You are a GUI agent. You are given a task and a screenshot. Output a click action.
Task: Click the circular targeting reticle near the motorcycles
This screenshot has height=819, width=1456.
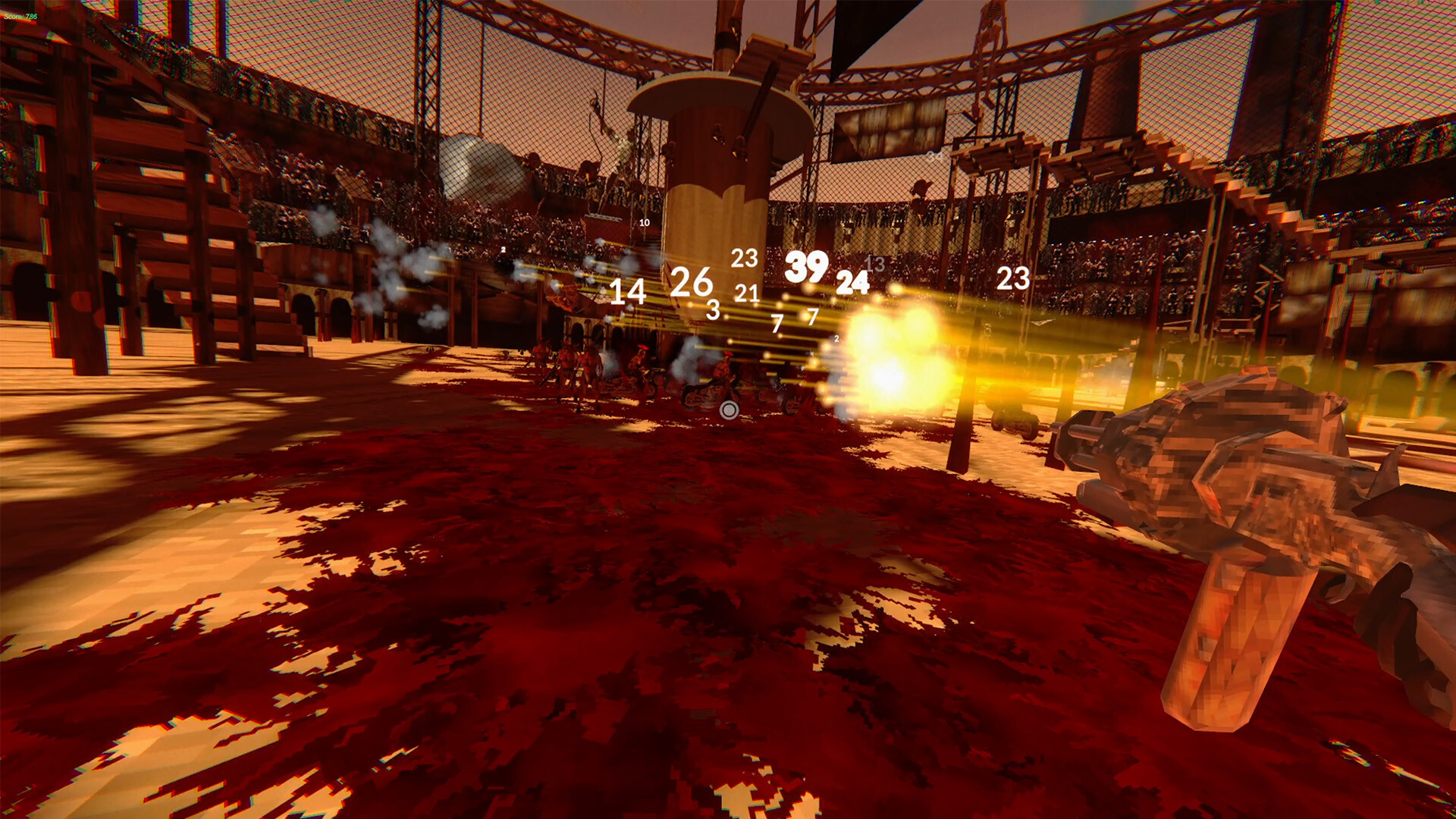click(x=730, y=409)
